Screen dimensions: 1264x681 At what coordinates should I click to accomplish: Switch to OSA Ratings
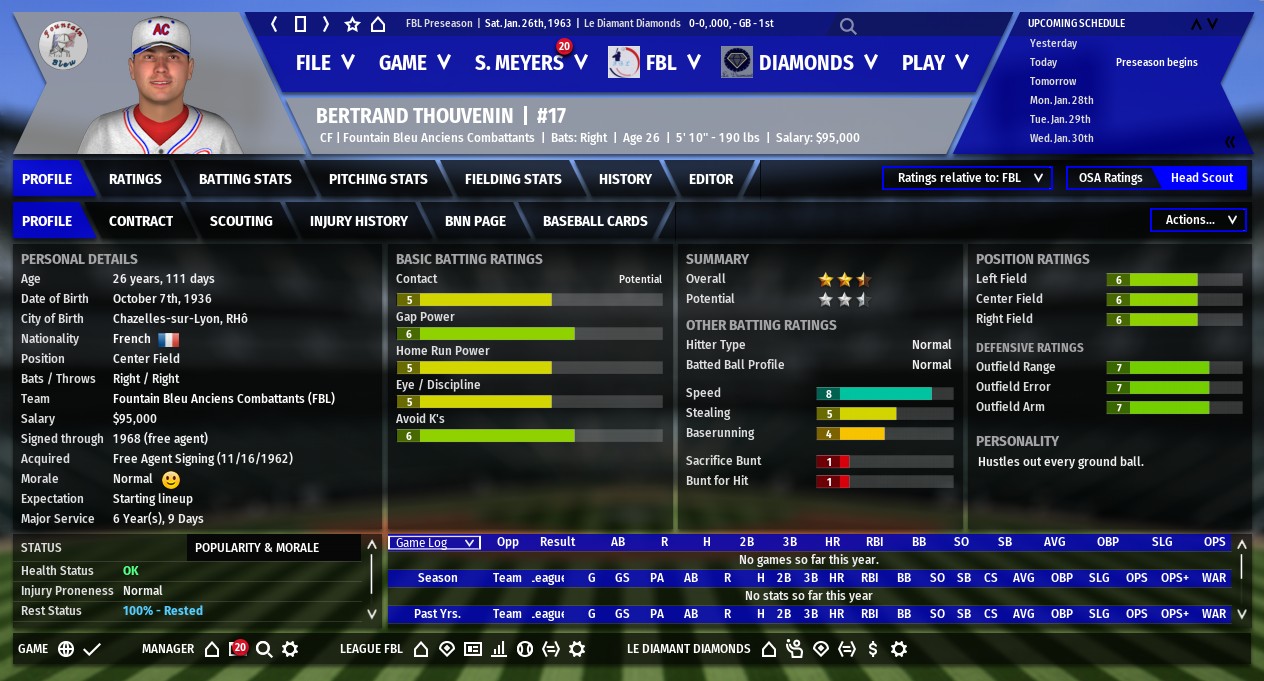(1110, 178)
